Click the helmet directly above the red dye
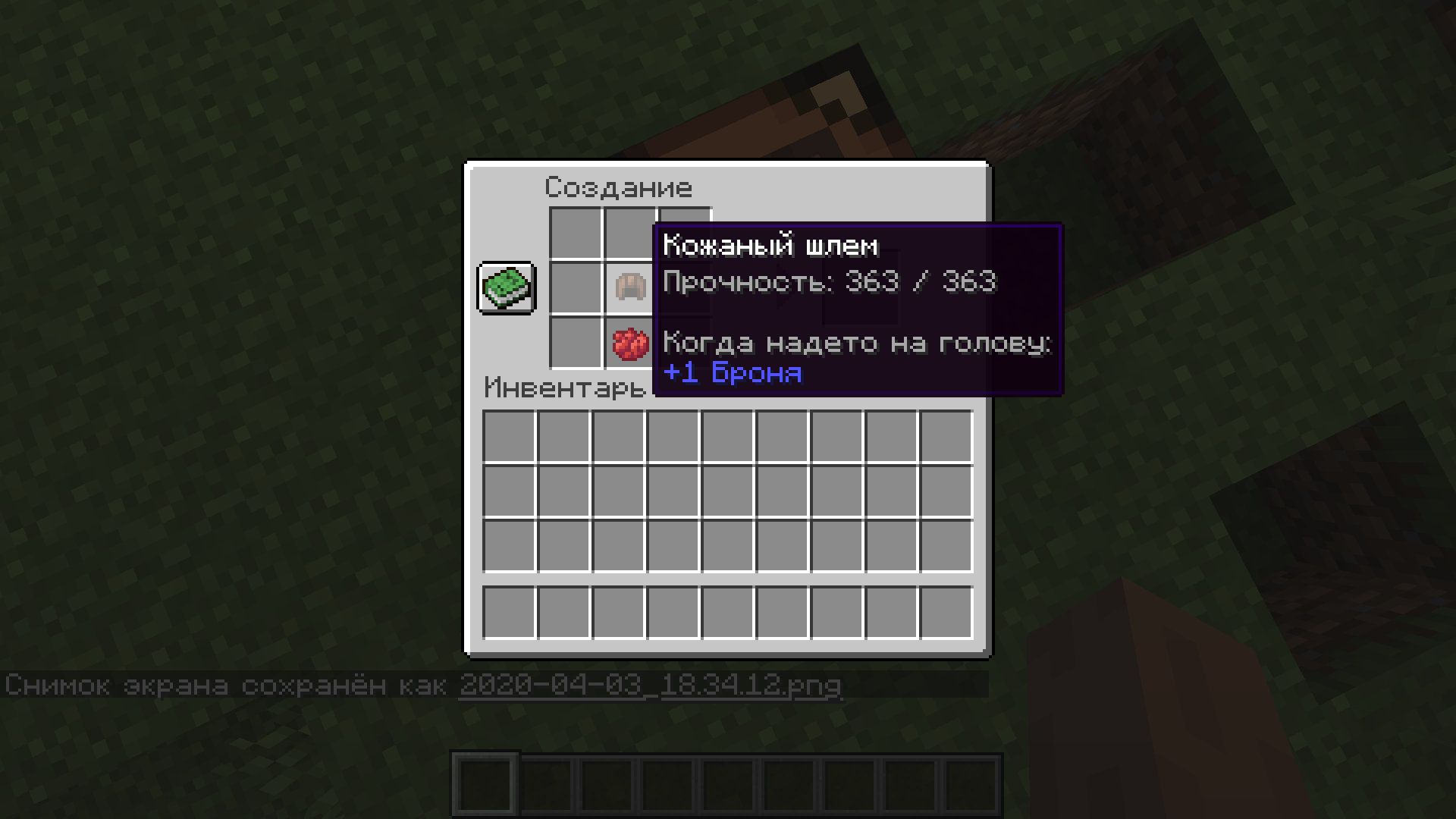1456x819 pixels. click(x=629, y=289)
